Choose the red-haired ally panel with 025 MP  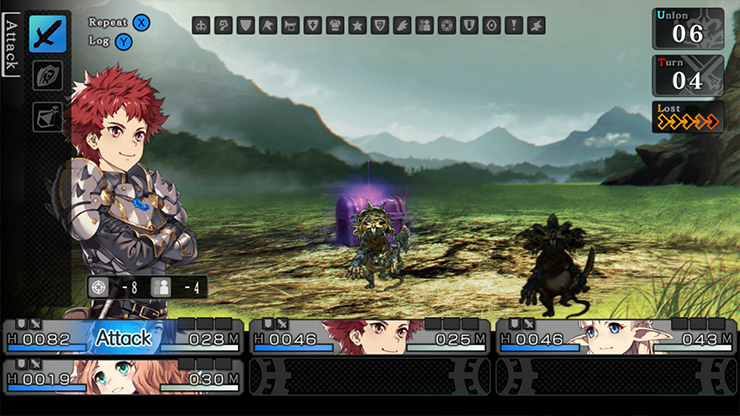(368, 337)
